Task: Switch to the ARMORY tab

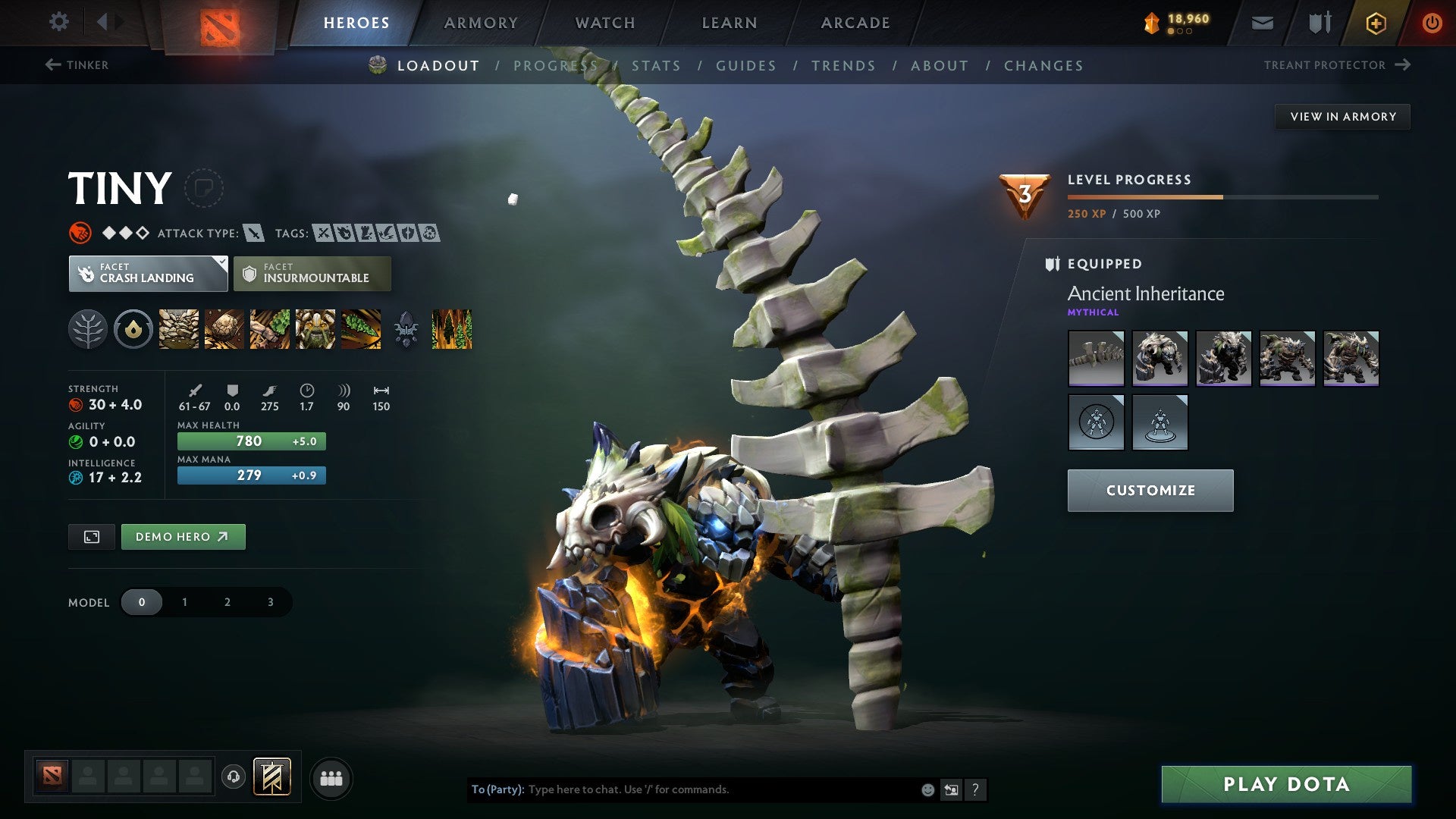Action: tap(482, 23)
